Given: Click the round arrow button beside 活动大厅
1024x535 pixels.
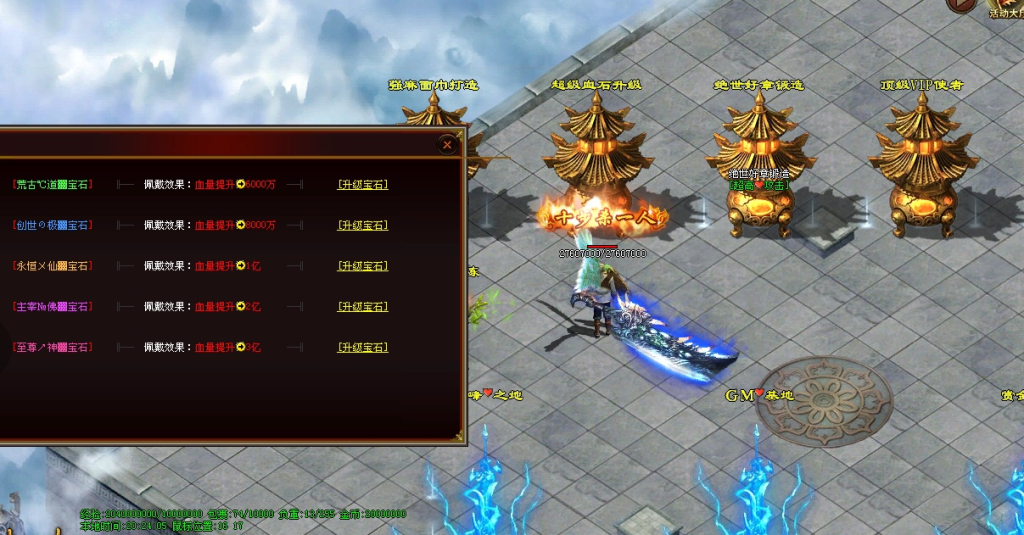Looking at the screenshot, I should pos(962,5).
